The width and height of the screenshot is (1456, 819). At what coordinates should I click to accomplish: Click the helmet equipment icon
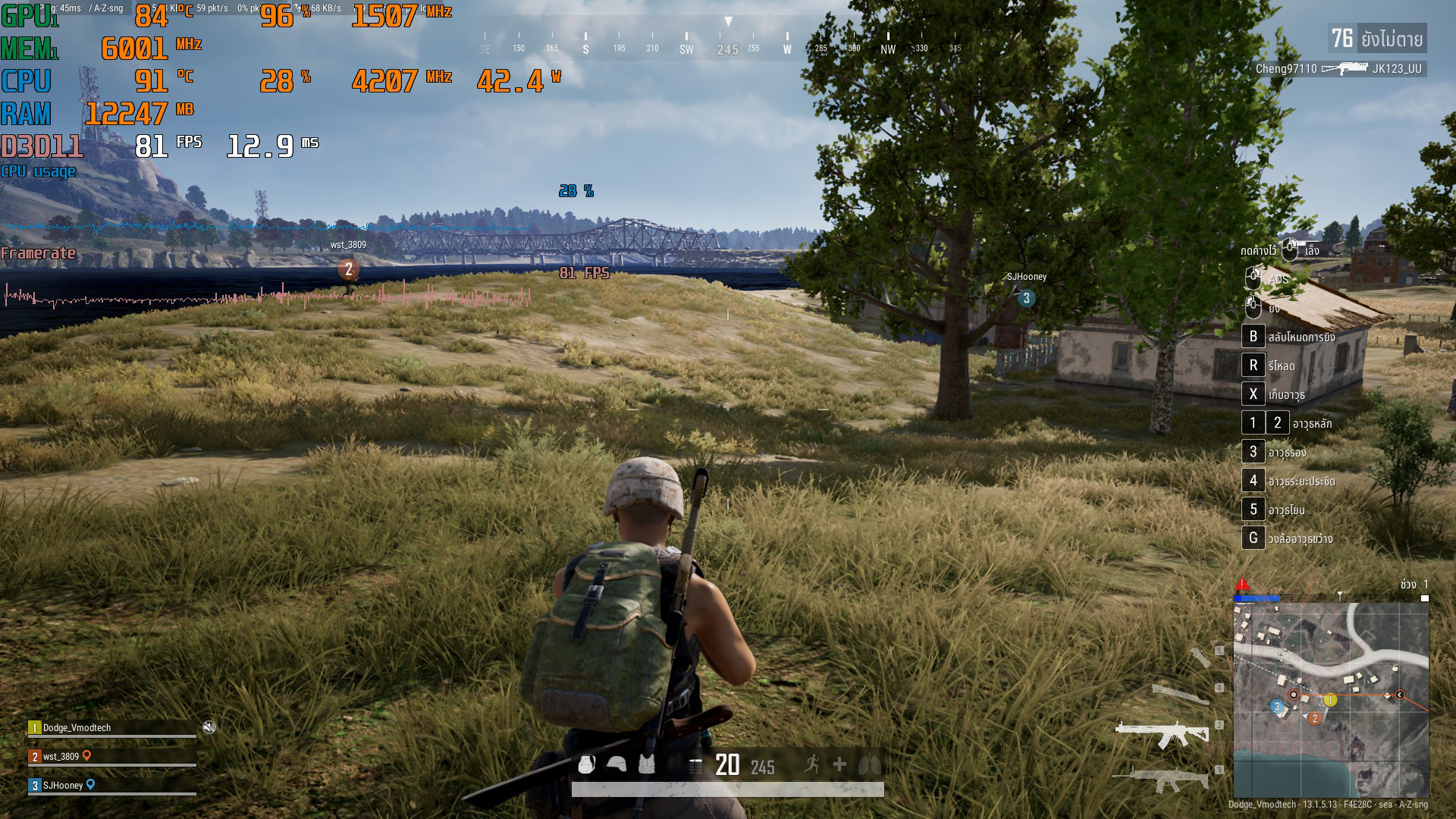click(617, 764)
